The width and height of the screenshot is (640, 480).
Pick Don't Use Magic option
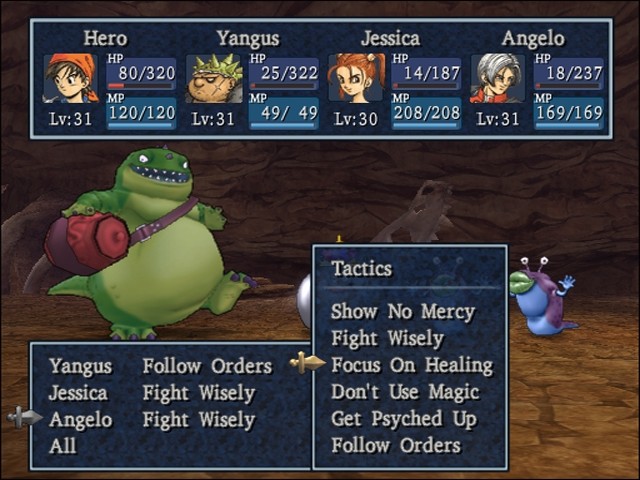tap(405, 392)
